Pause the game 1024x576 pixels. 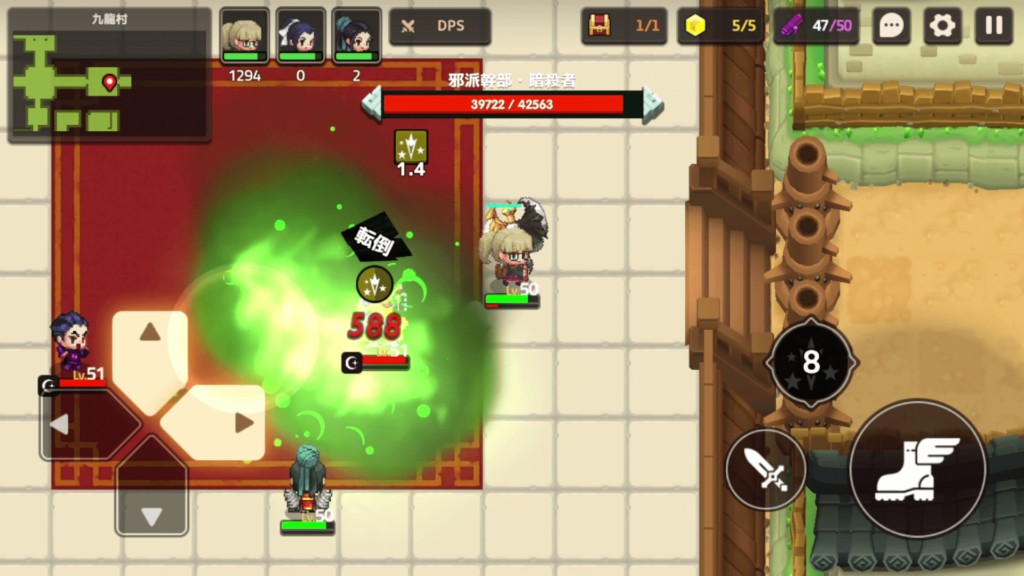(x=994, y=26)
